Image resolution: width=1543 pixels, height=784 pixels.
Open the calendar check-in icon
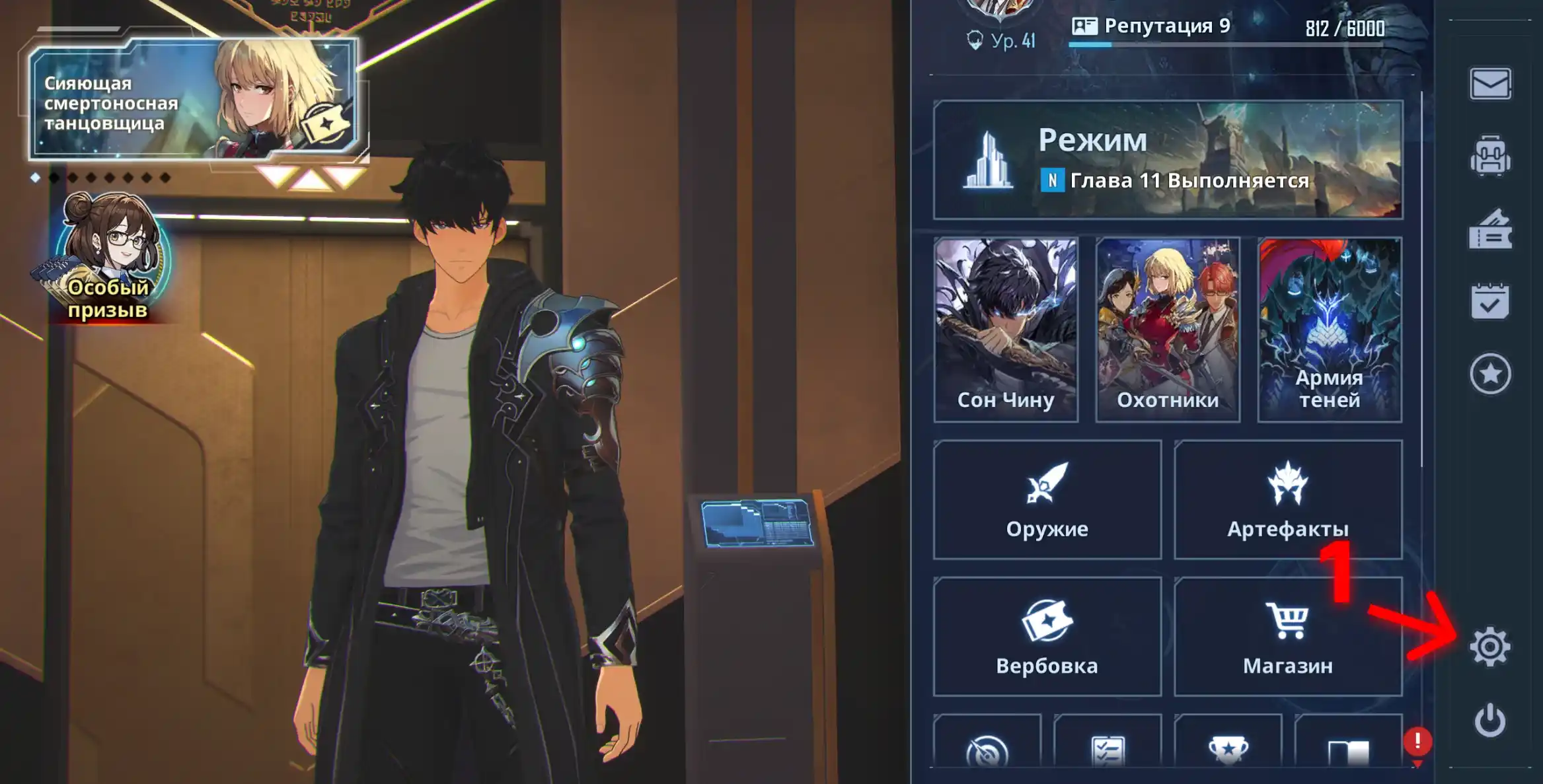[1490, 302]
